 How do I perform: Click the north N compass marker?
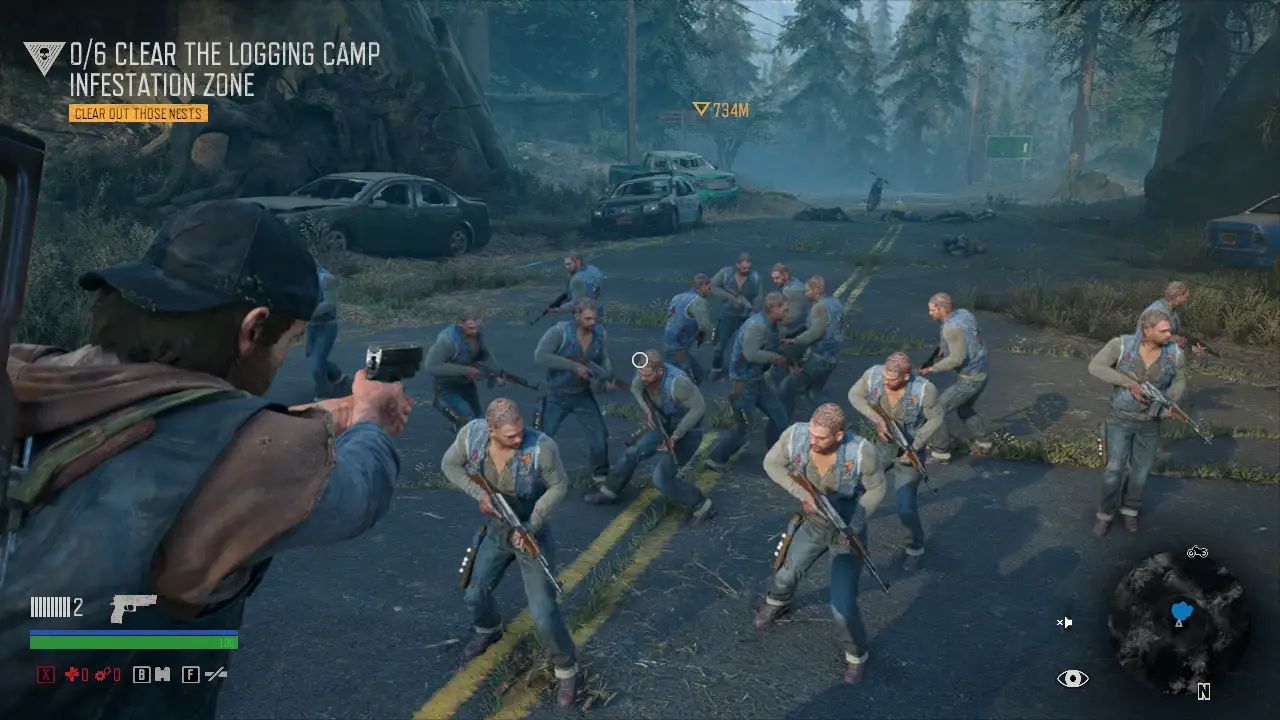tap(1204, 691)
